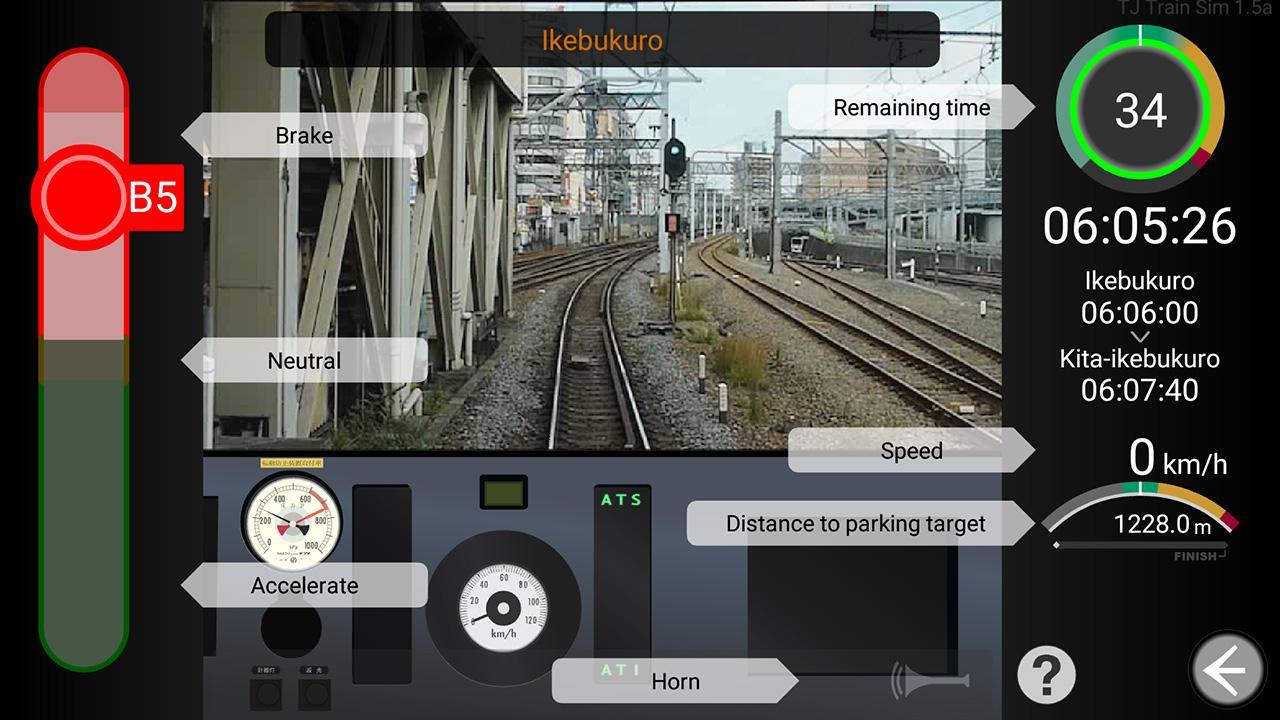Expand the Distance to parking target callout
Viewport: 1280px width, 720px height.
tap(855, 523)
